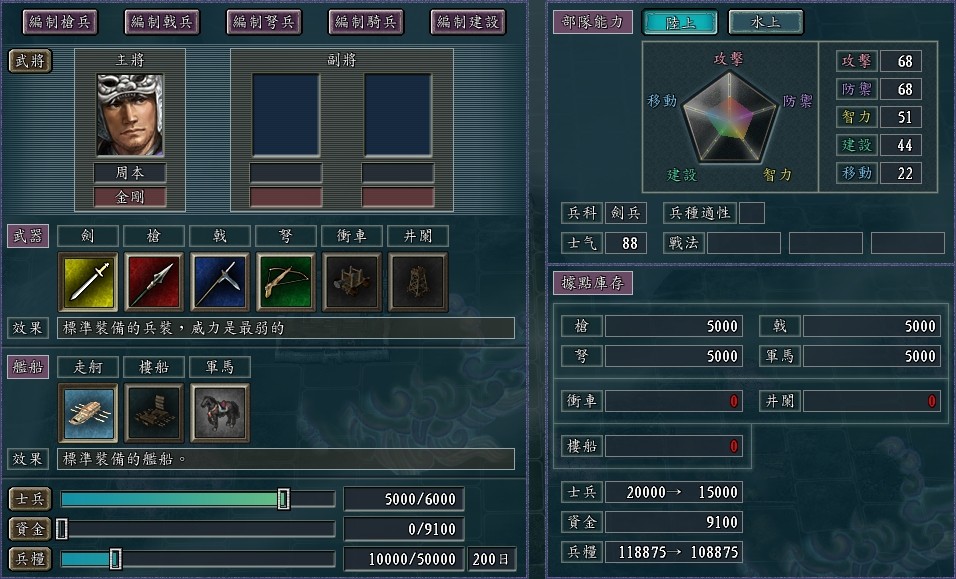Choose the 編制戟兵 halberd troop button
The image size is (956, 579).
pyautogui.click(x=161, y=21)
